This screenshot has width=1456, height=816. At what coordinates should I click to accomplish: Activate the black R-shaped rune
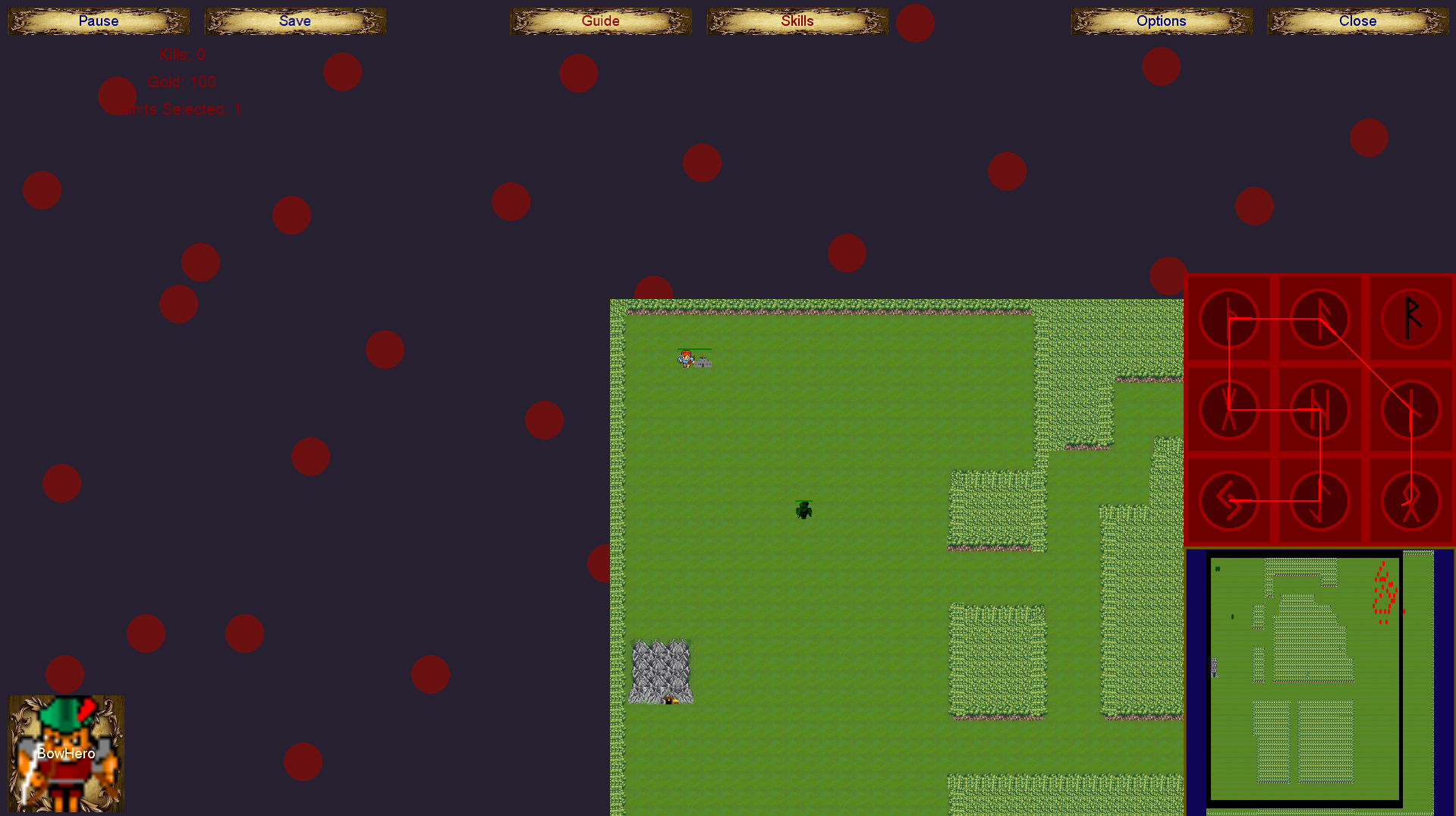tap(1410, 318)
